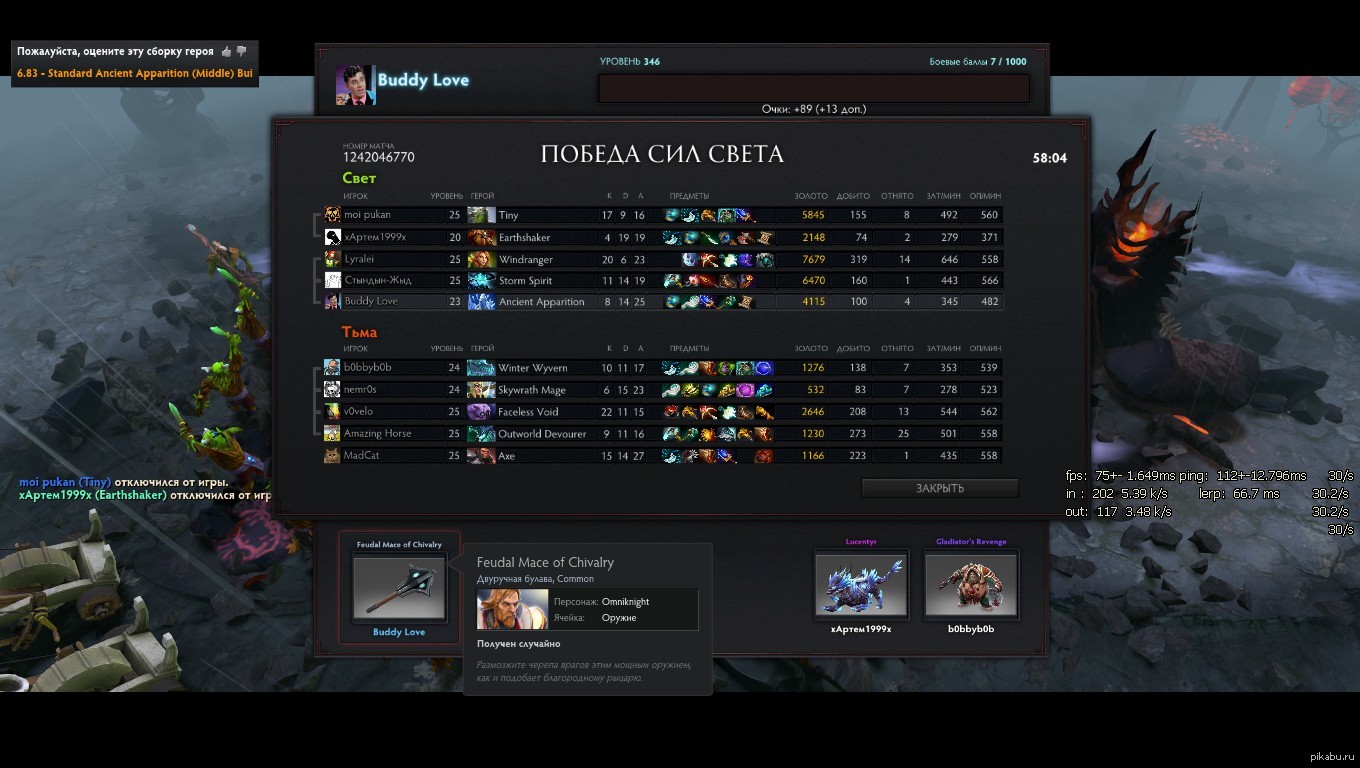1360x768 pixels.
Task: Open Buddy Love's profile avatar
Action: (355, 85)
